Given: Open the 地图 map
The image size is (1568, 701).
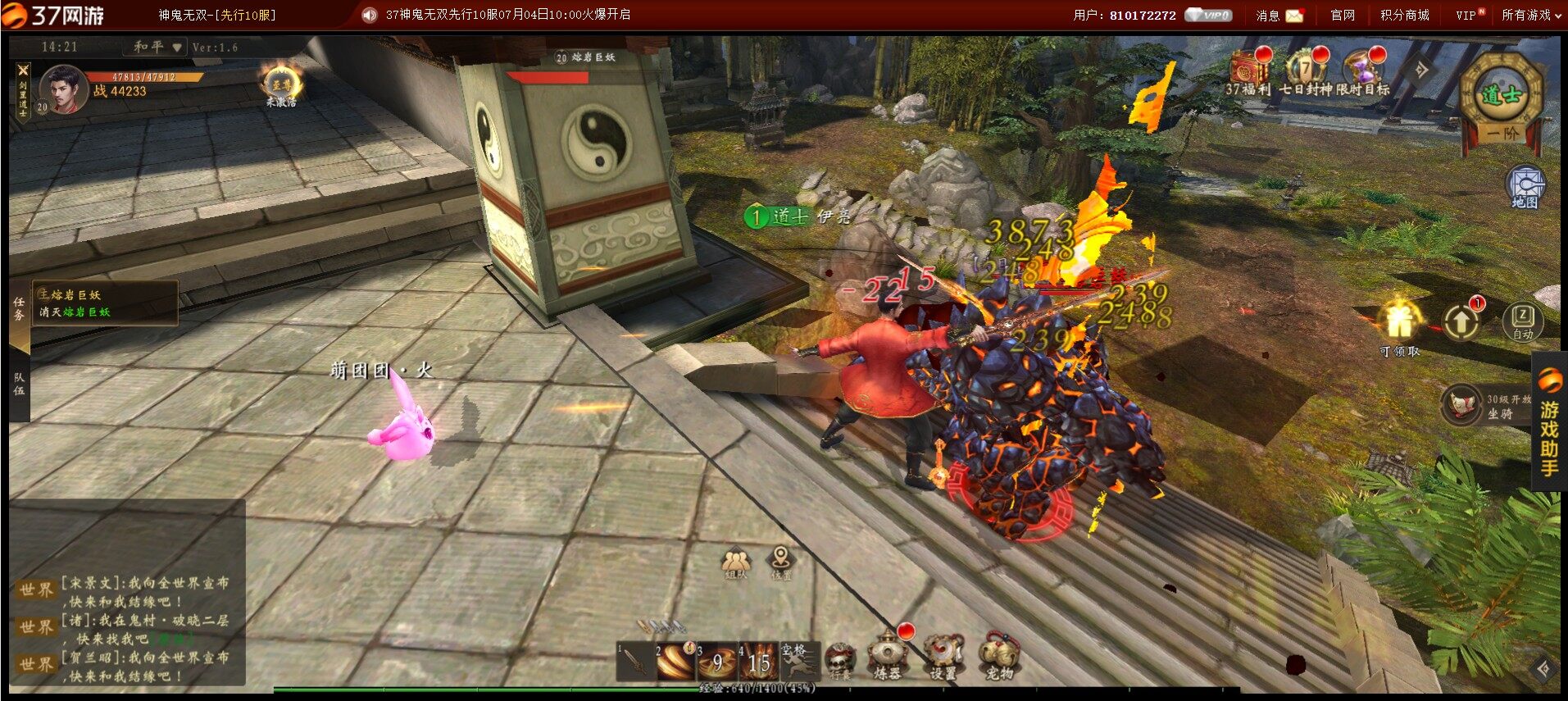Looking at the screenshot, I should (x=1525, y=187).
